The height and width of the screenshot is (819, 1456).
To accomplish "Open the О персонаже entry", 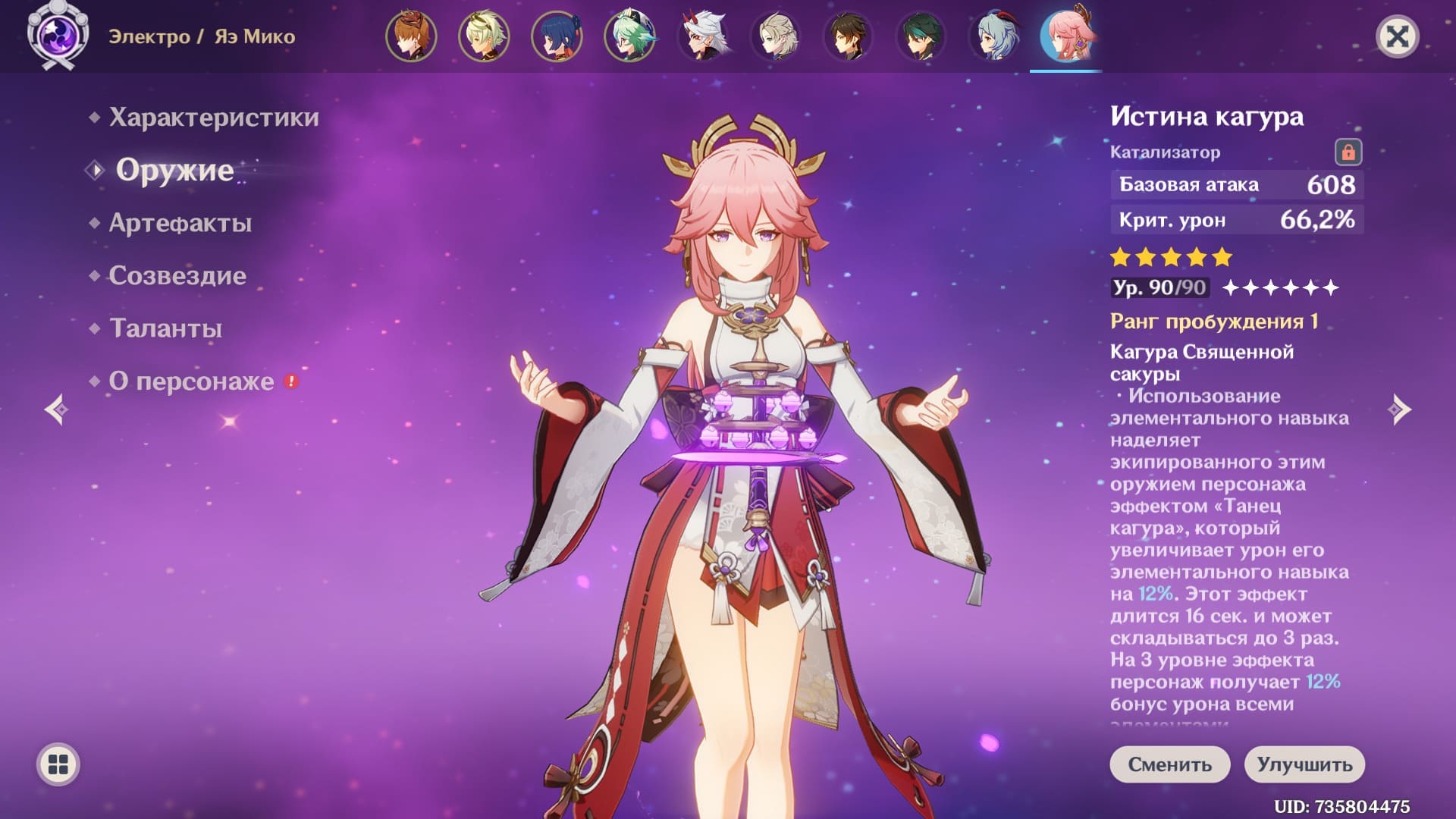I will coord(191,381).
